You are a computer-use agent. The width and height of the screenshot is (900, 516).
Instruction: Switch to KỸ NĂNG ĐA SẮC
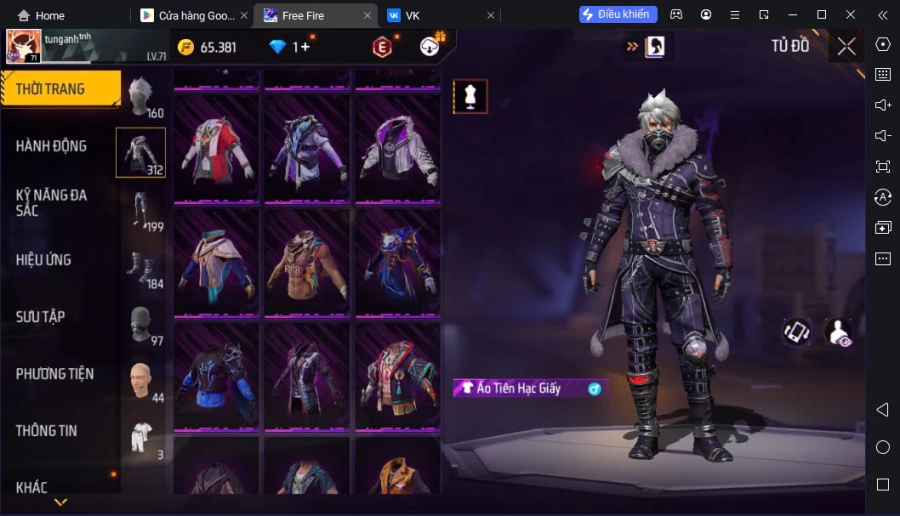pos(52,202)
